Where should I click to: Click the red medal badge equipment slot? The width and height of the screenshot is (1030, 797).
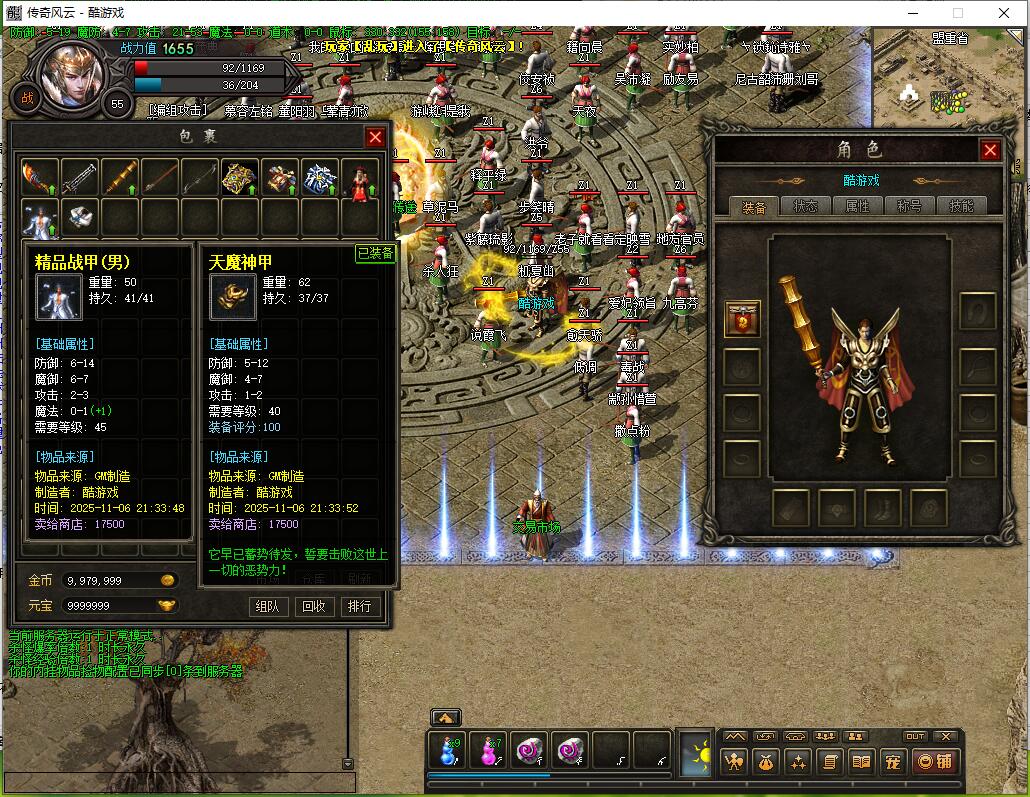[742, 319]
